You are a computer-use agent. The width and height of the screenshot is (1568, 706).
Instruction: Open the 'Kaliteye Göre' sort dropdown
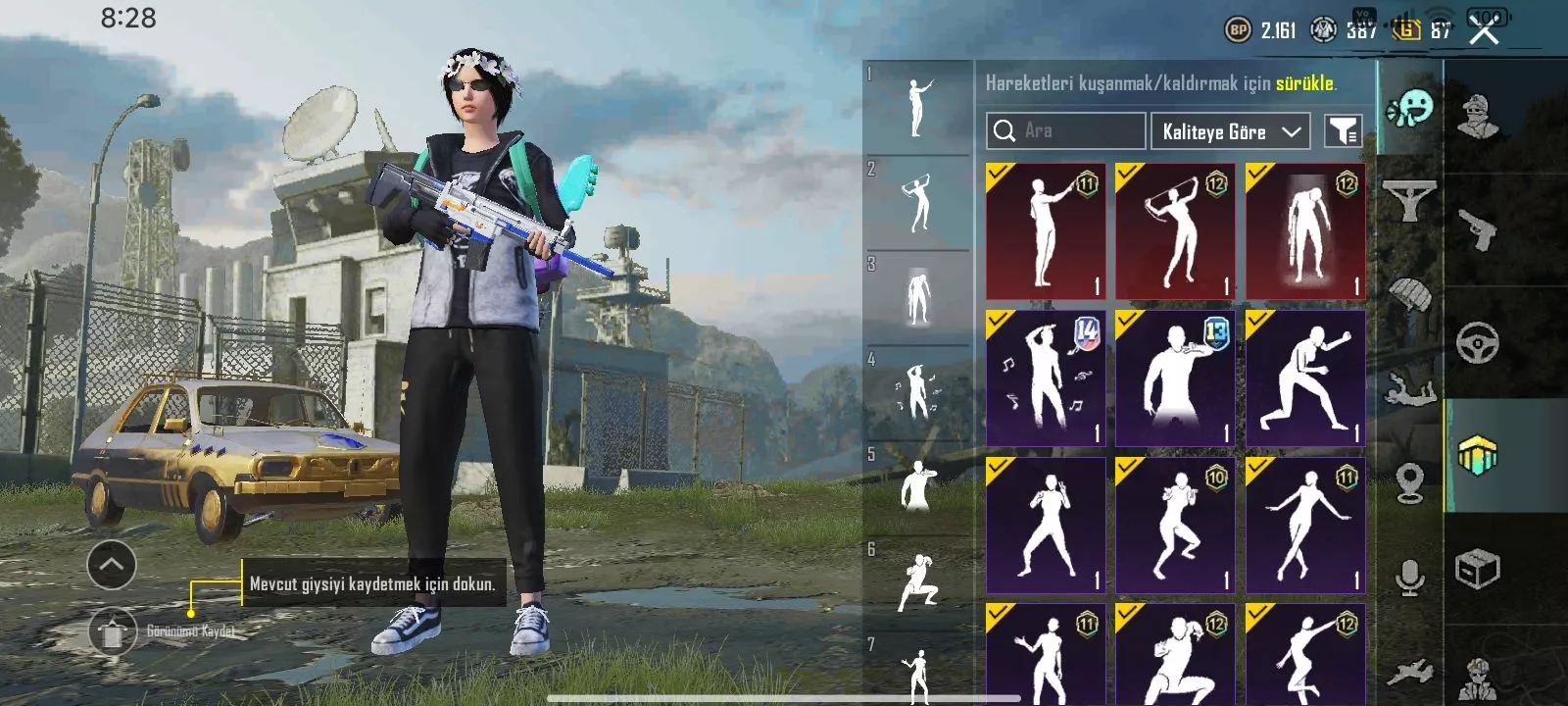pos(1231,131)
